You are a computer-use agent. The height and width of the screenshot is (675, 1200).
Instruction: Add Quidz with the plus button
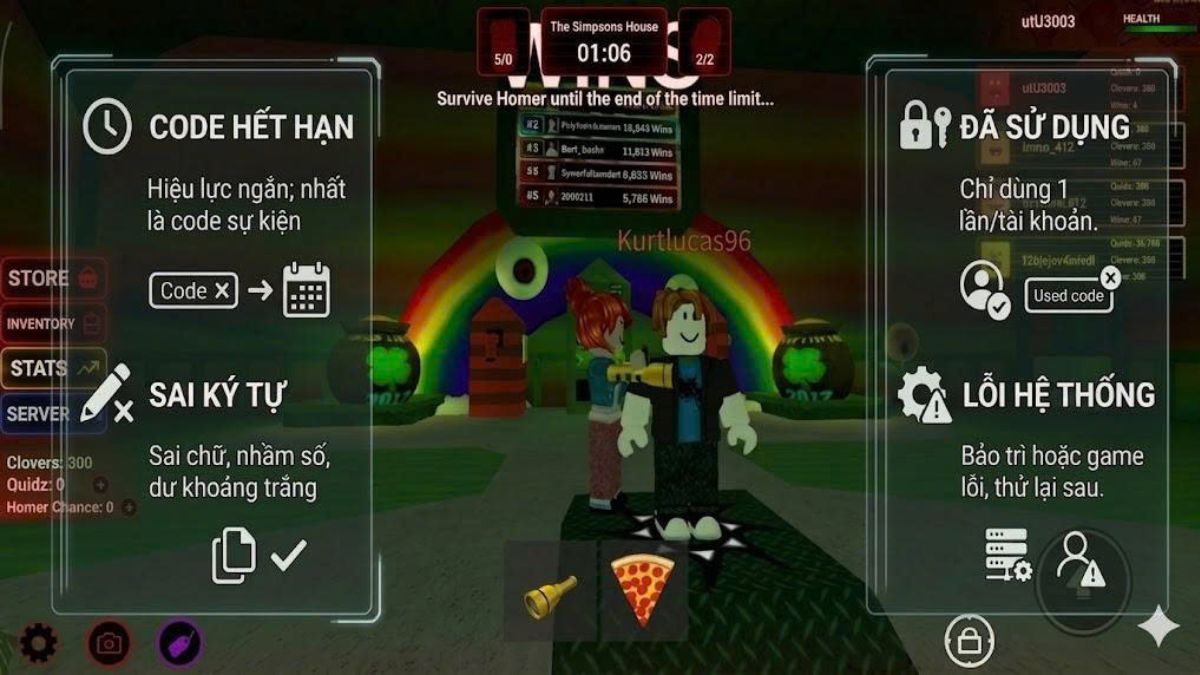pos(100,485)
